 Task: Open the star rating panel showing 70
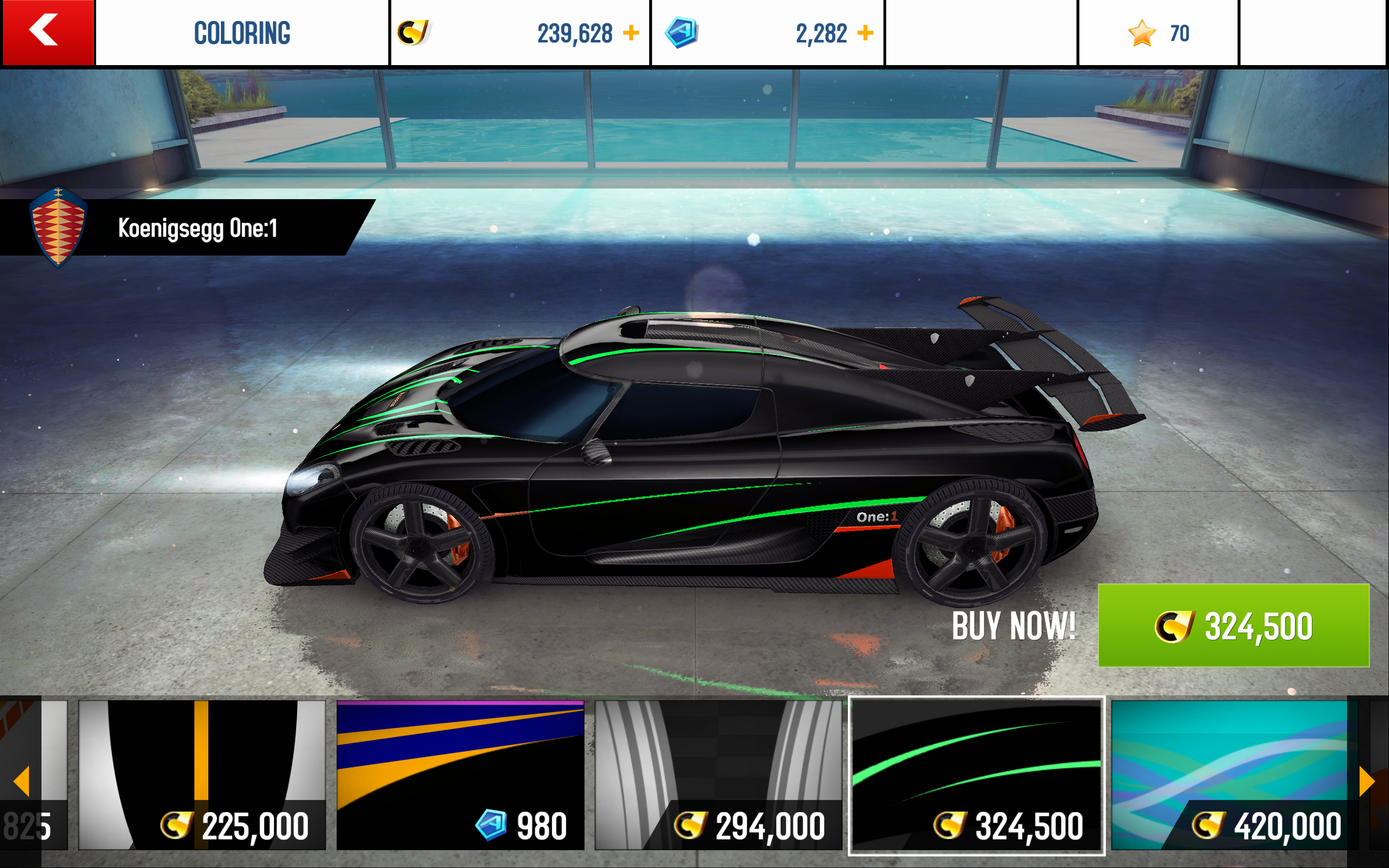point(1157,33)
